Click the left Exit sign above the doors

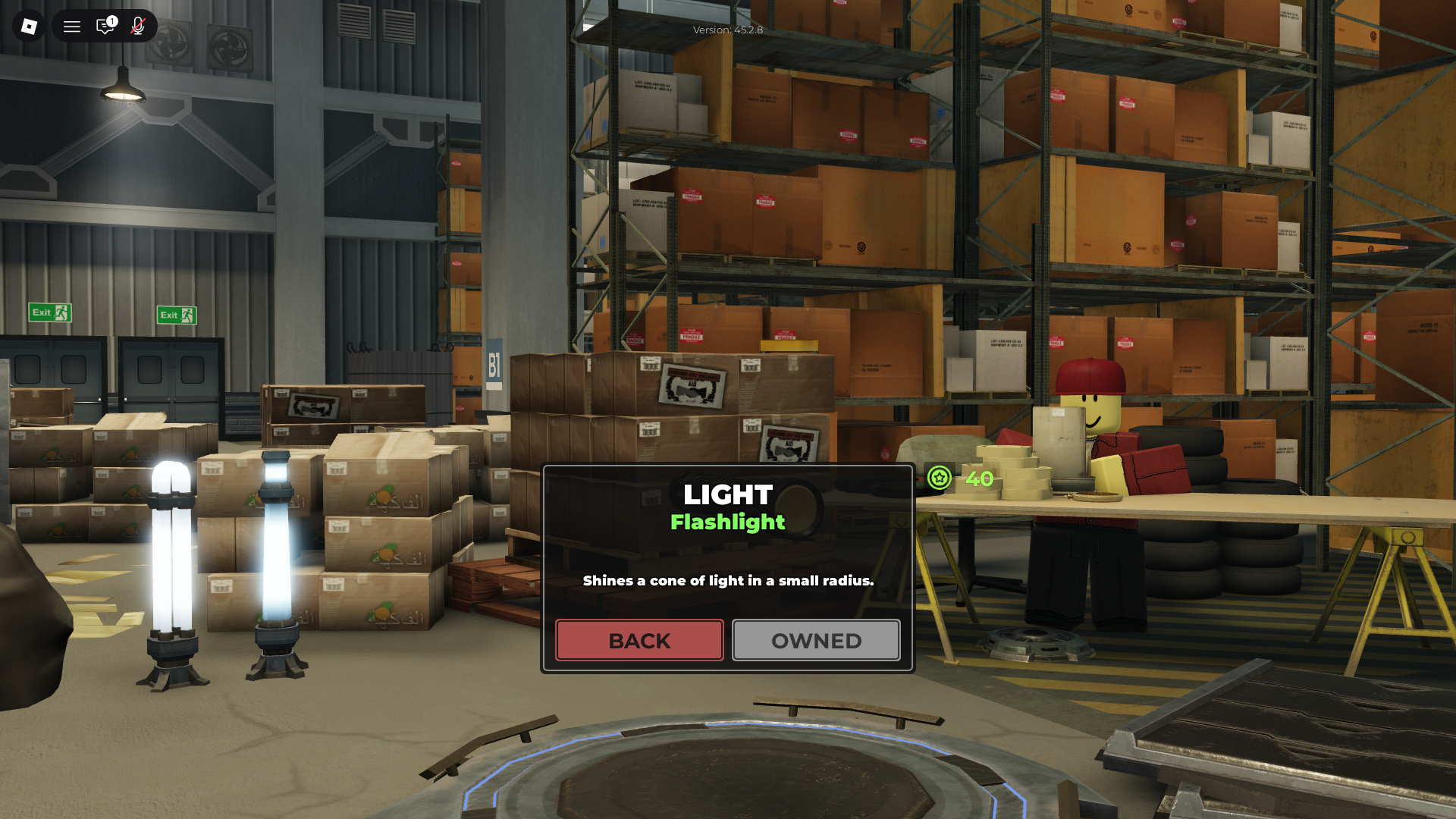point(49,312)
